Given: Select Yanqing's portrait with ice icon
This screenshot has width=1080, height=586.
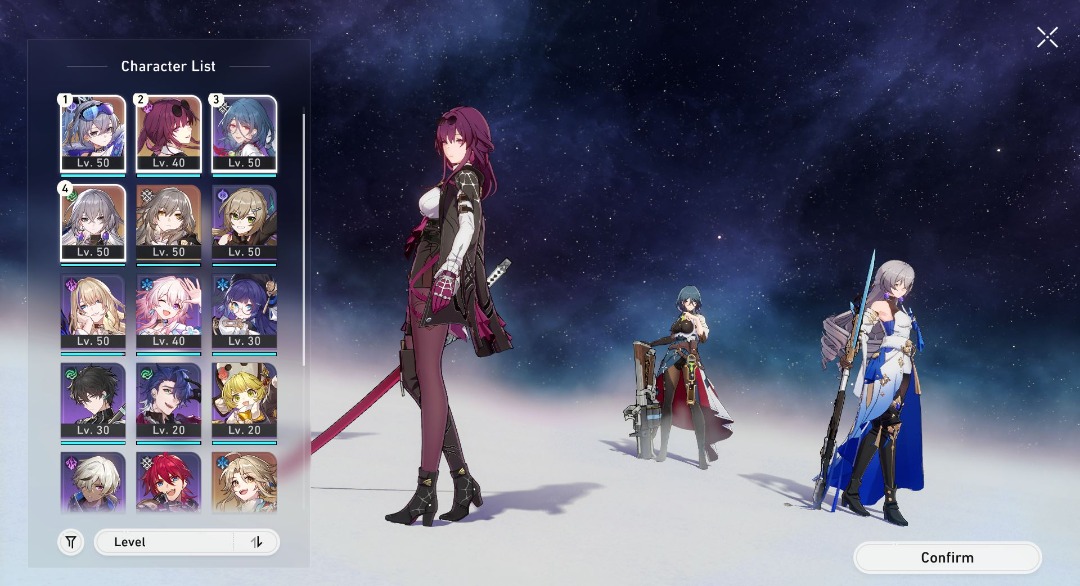Looking at the screenshot, I should coord(244,482).
